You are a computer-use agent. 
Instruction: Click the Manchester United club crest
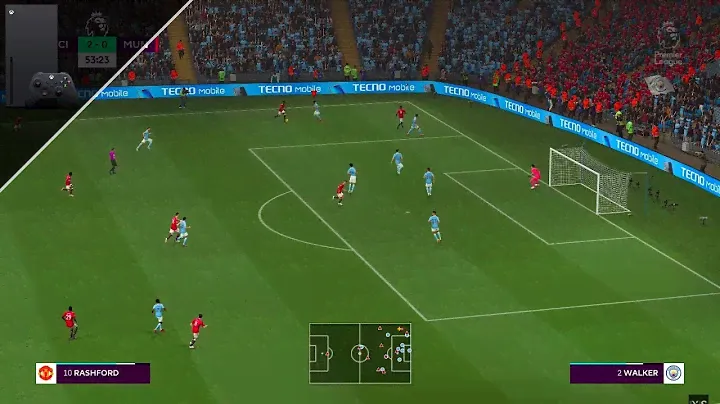46,373
